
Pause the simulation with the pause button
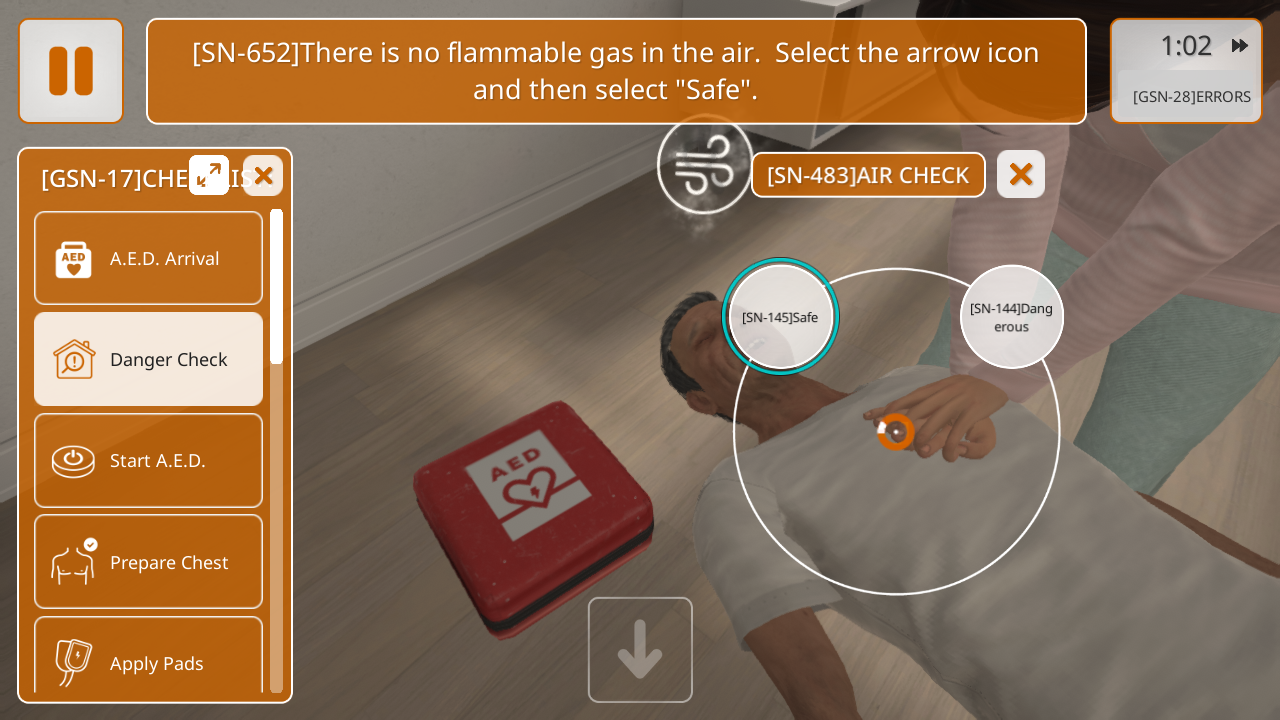pyautogui.click(x=71, y=71)
